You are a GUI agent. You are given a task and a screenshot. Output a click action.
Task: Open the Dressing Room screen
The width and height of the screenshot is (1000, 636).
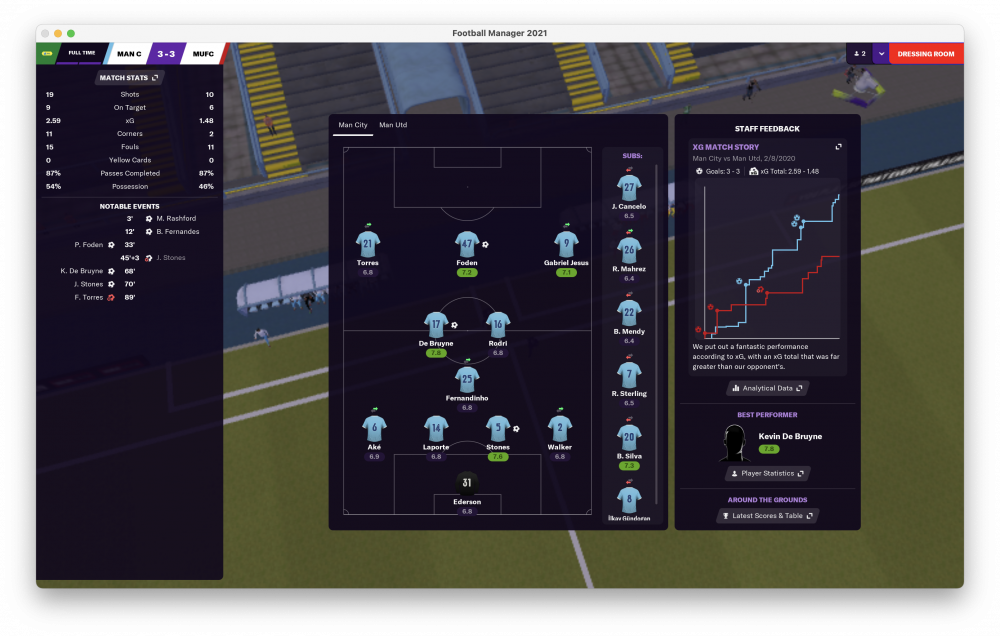pyautogui.click(x=925, y=54)
